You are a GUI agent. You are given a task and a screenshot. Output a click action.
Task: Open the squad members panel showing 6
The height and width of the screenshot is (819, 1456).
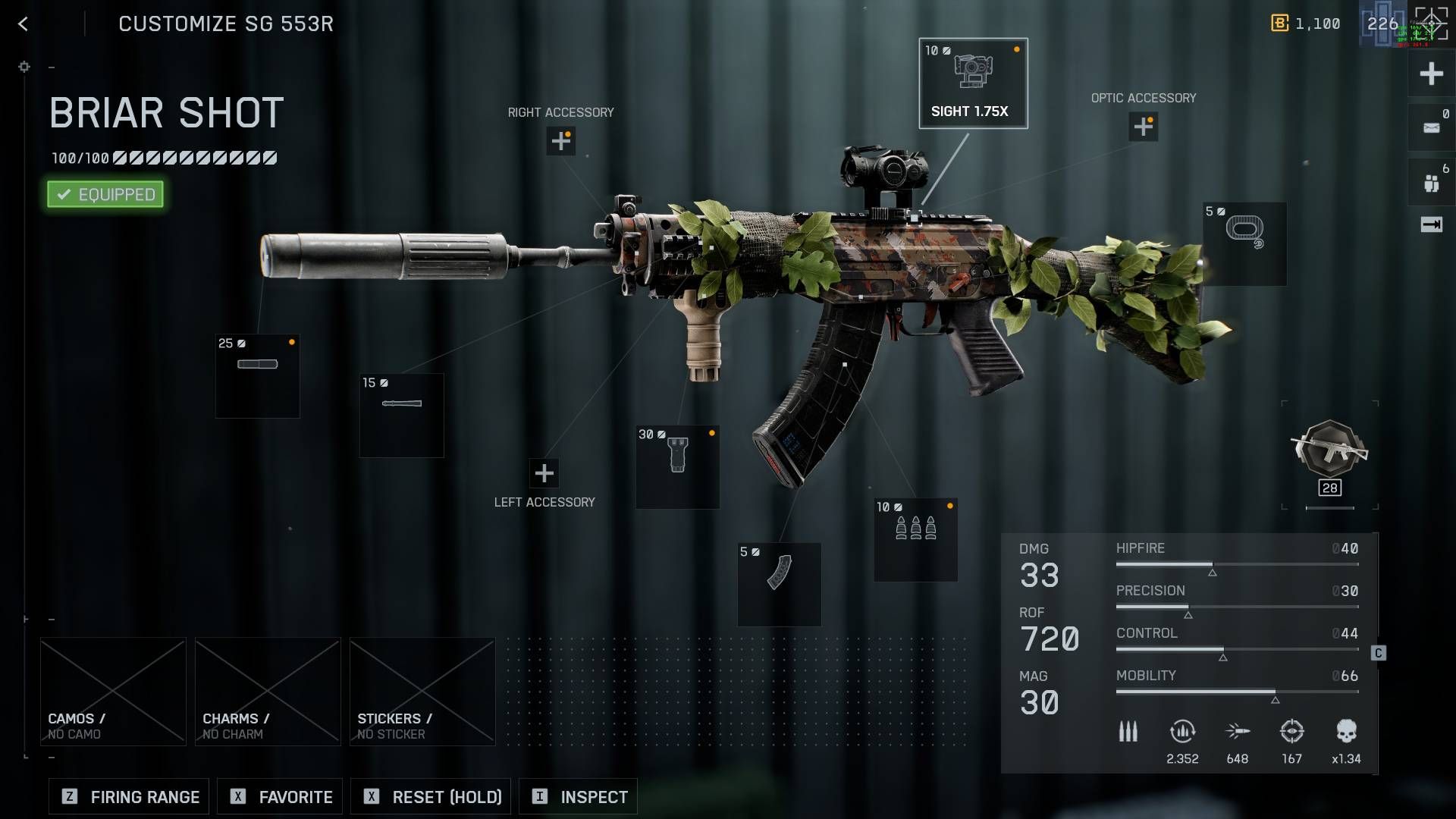tap(1430, 182)
